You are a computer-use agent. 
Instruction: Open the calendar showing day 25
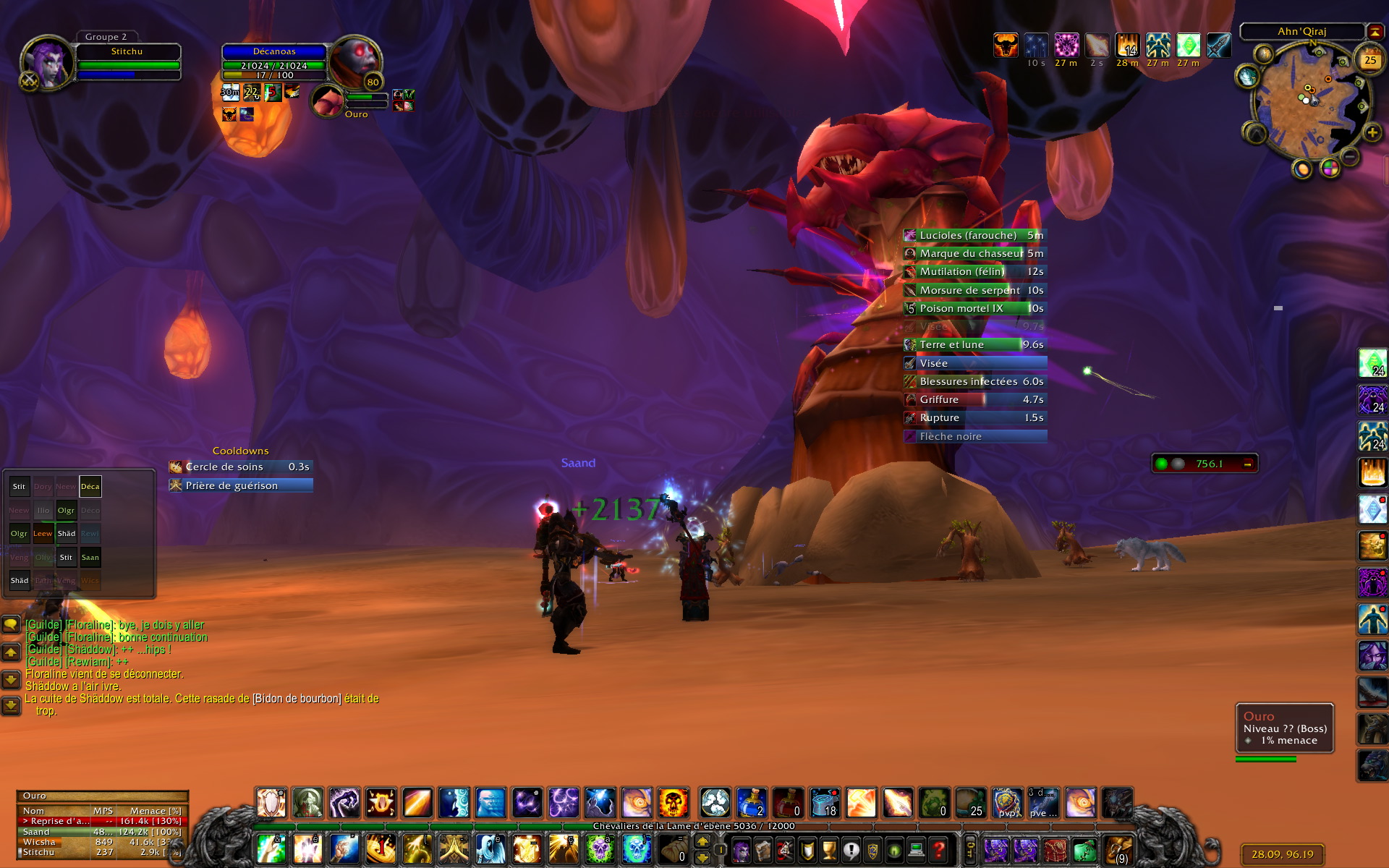pyautogui.click(x=1369, y=61)
